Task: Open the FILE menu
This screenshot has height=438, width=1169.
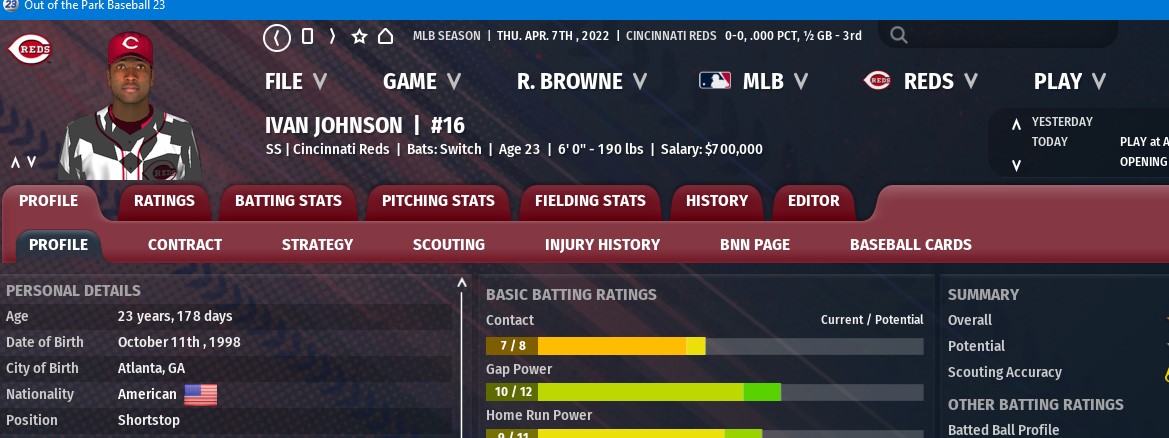Action: [296, 82]
